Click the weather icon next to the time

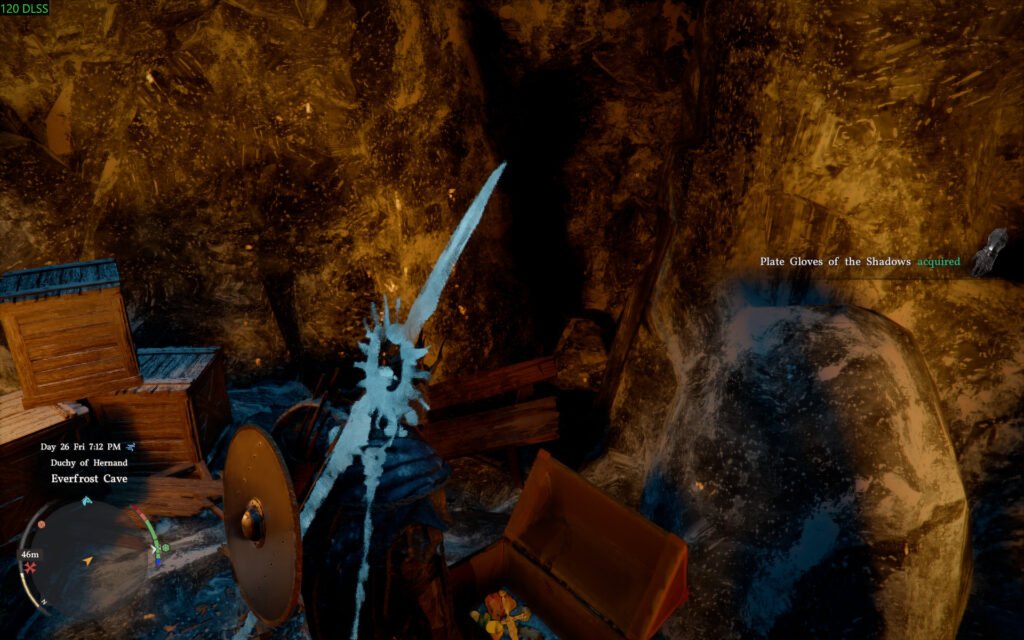click(132, 446)
